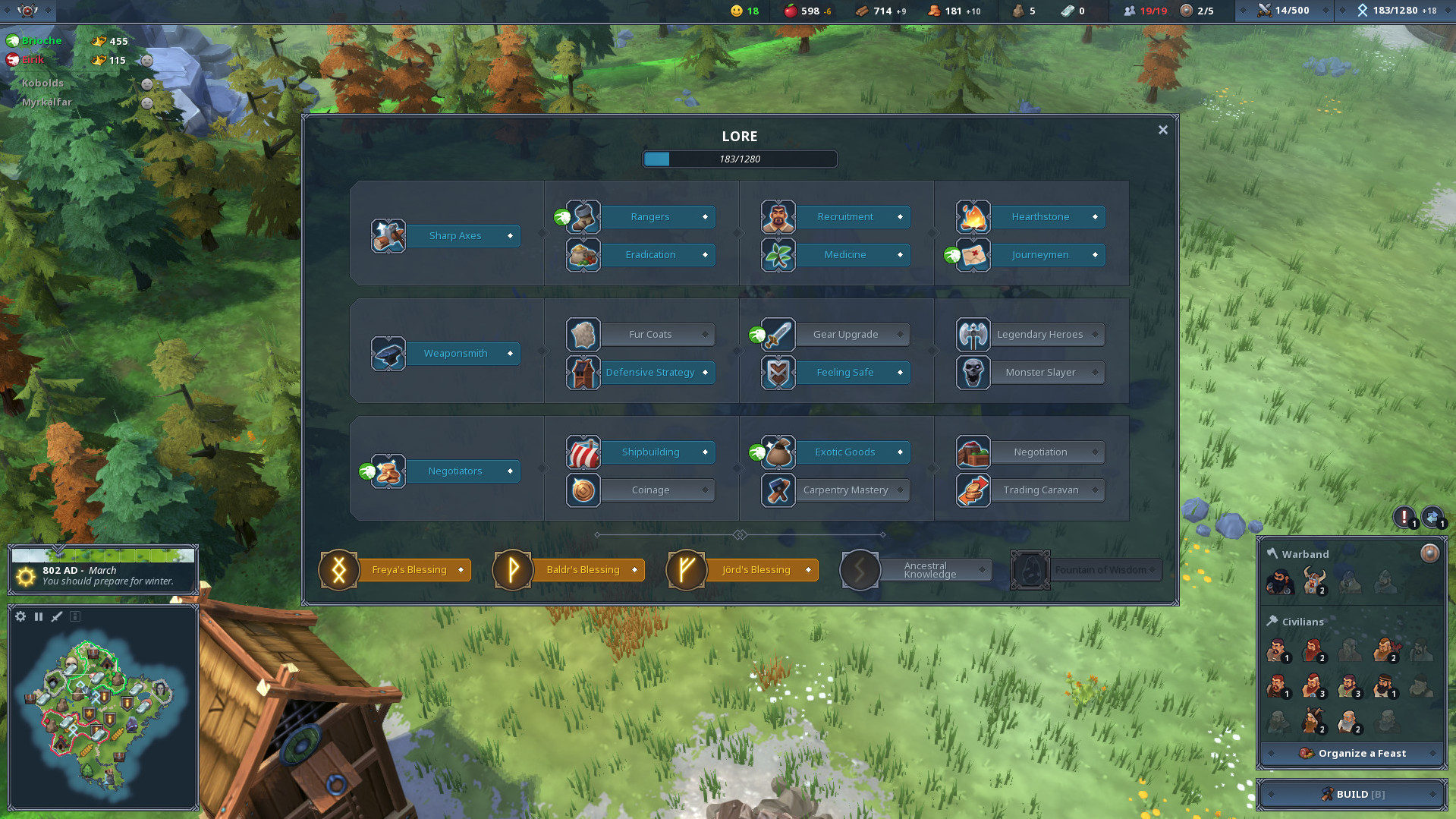Choose the Rangers lore
Image resolution: width=1456 pixels, height=819 pixels.
tap(650, 217)
